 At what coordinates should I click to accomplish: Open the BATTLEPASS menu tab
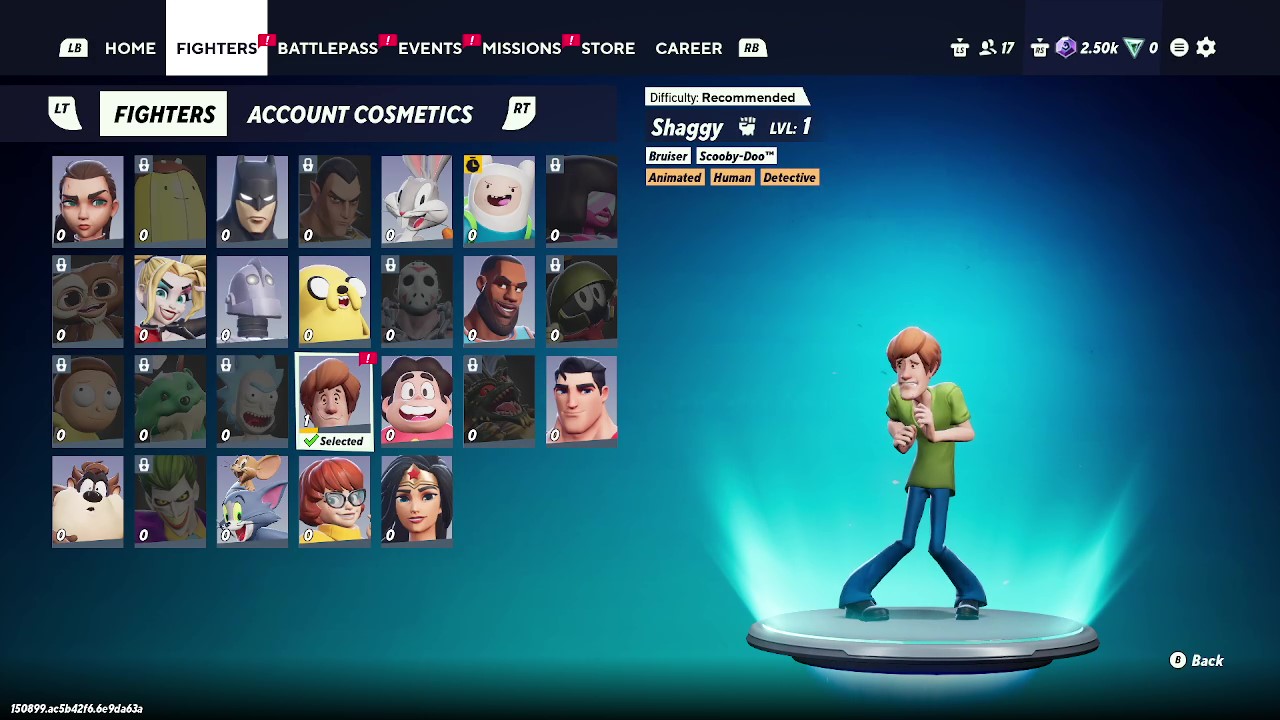(x=328, y=47)
